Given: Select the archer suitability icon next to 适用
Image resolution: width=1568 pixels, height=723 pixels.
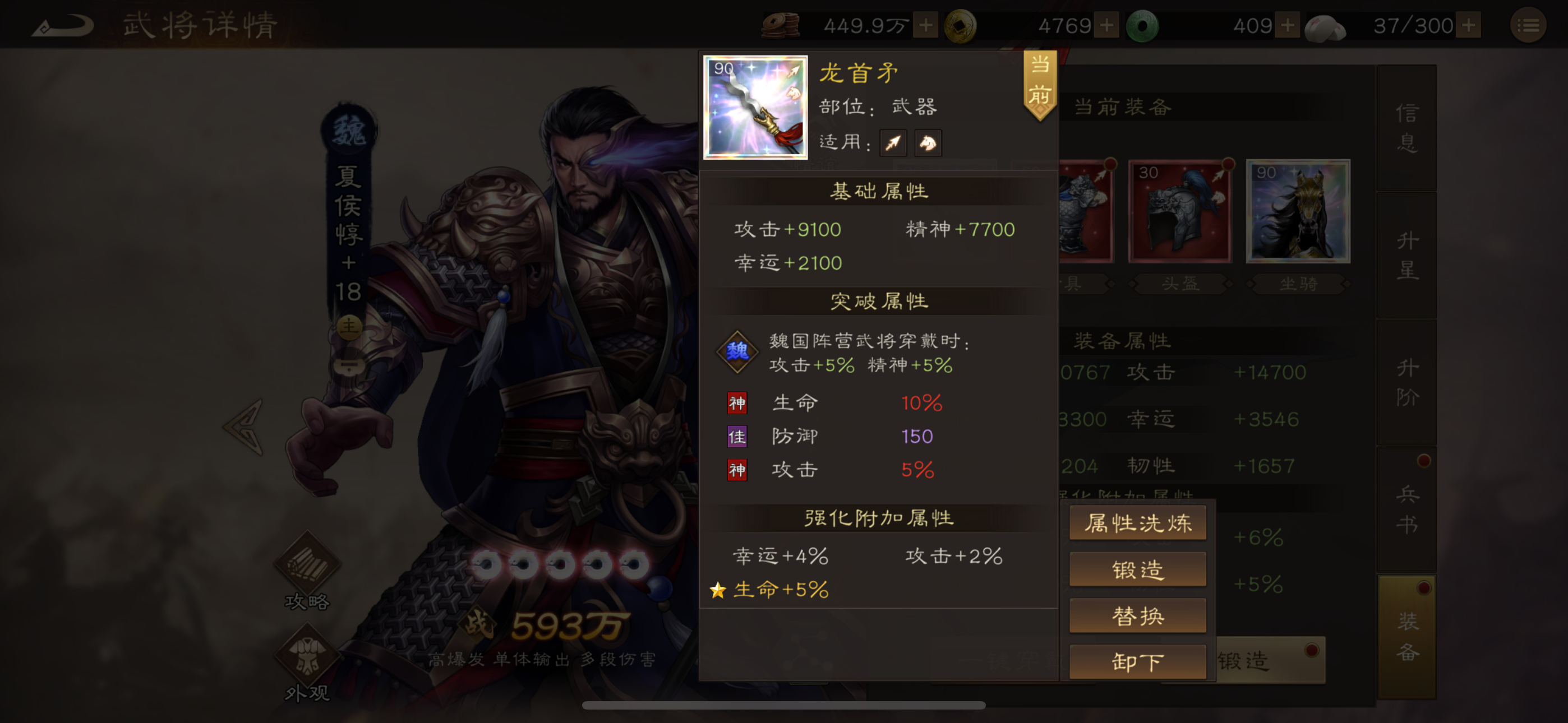Looking at the screenshot, I should coord(893,142).
